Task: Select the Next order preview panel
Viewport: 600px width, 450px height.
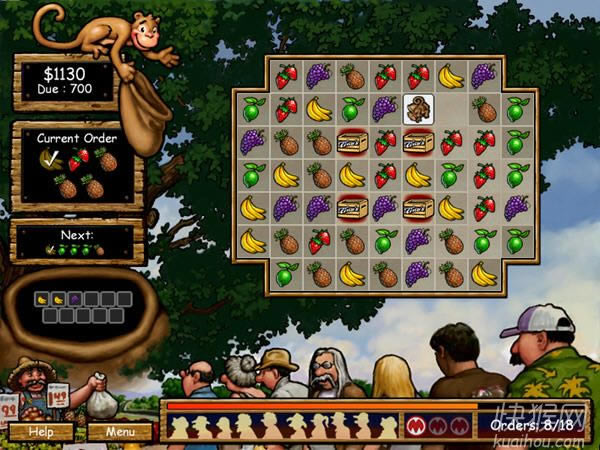Action: (77, 243)
